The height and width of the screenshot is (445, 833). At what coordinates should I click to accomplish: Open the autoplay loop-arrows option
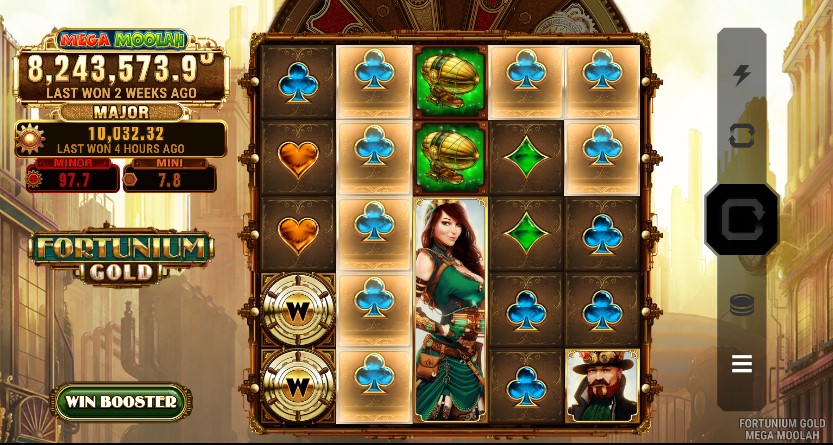(741, 136)
